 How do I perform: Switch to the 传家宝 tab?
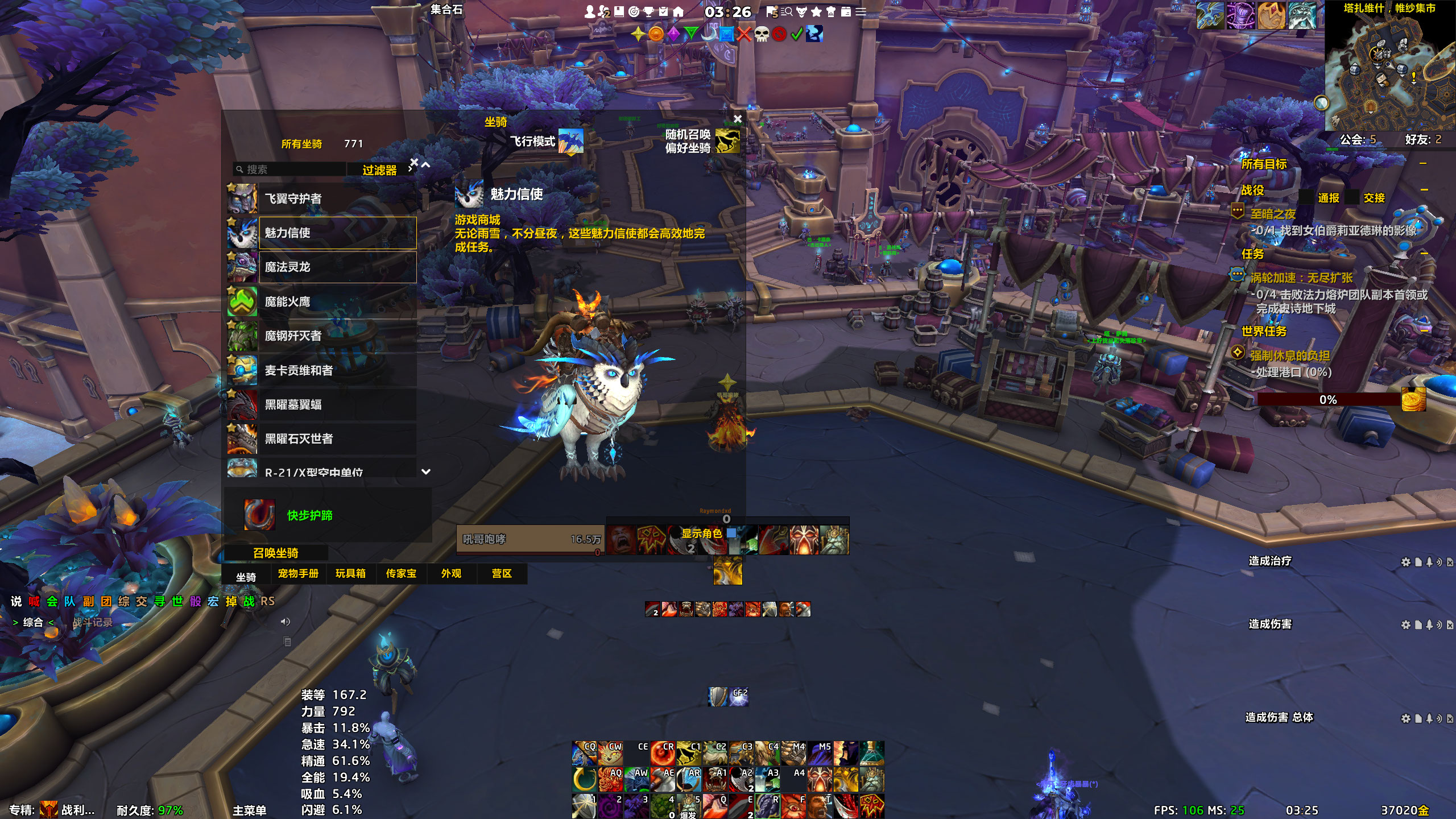pyautogui.click(x=401, y=573)
